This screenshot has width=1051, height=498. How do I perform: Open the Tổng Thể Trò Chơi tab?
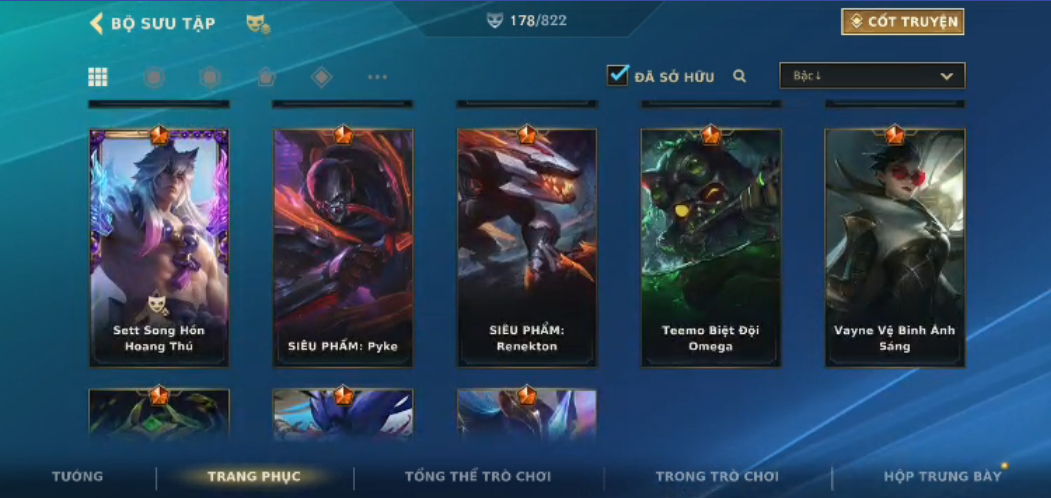(x=478, y=477)
